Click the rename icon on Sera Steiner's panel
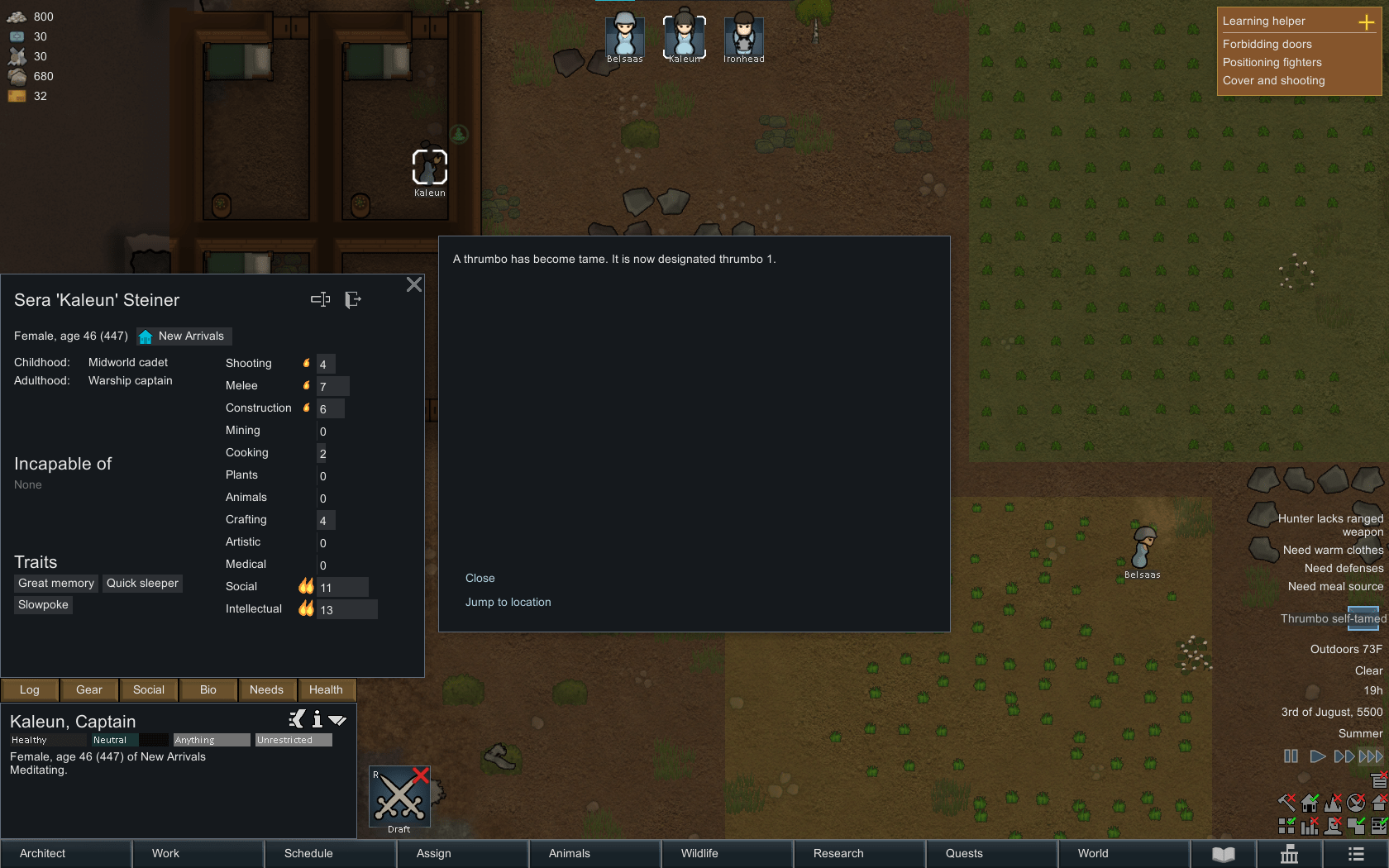1389x868 pixels. pos(321,299)
